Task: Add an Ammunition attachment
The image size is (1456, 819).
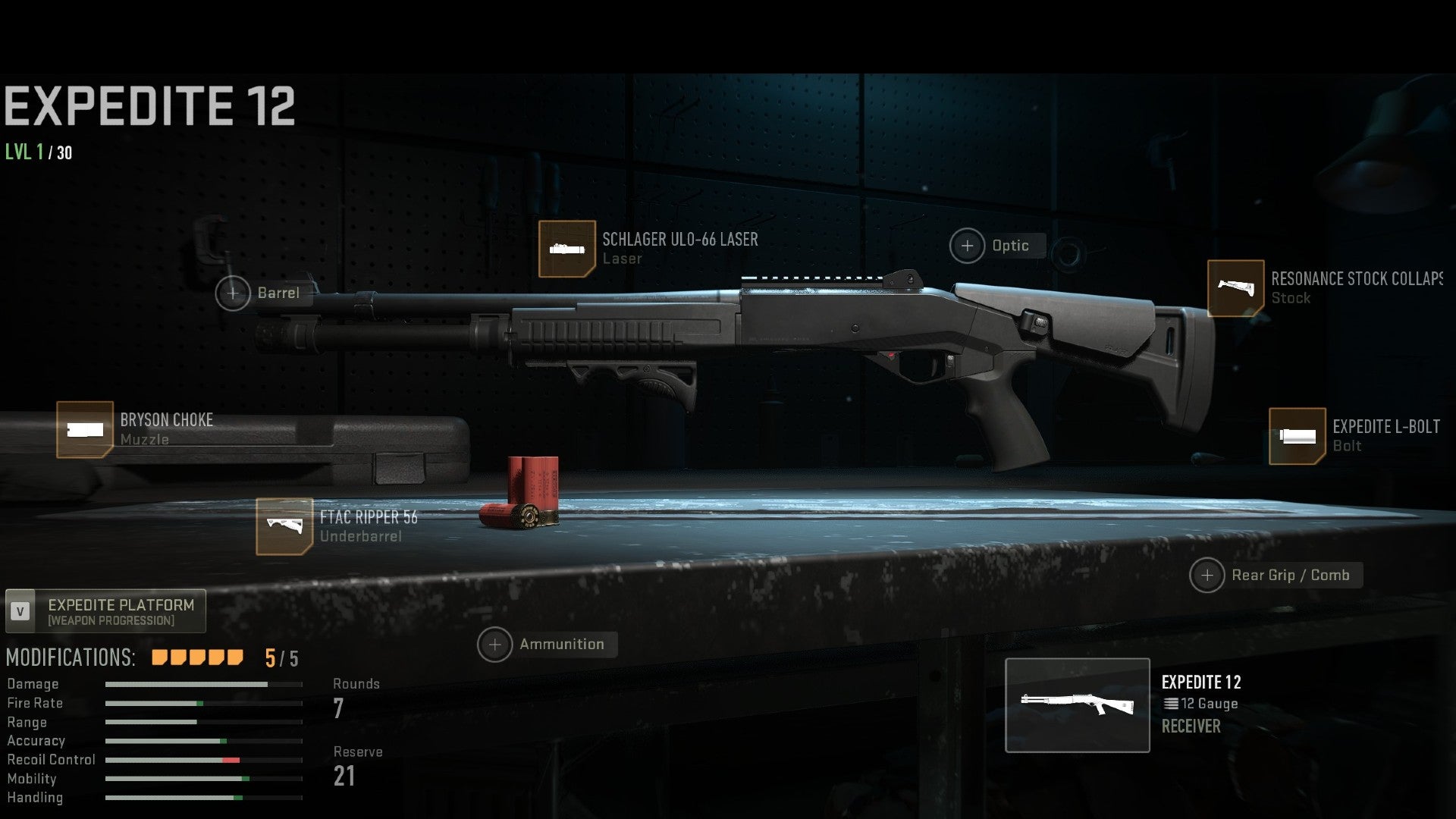Action: point(494,645)
